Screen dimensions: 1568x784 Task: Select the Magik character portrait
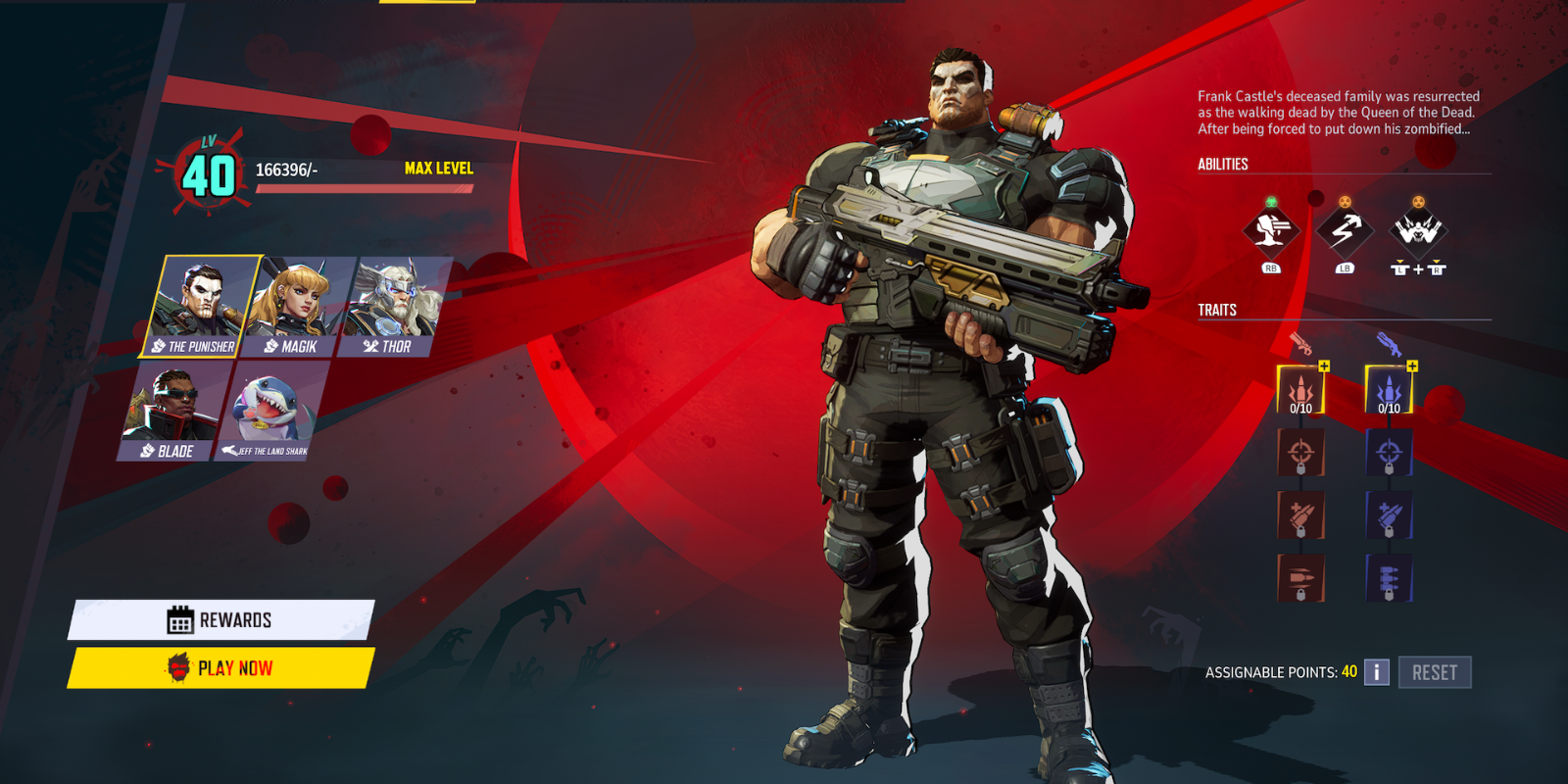290,304
